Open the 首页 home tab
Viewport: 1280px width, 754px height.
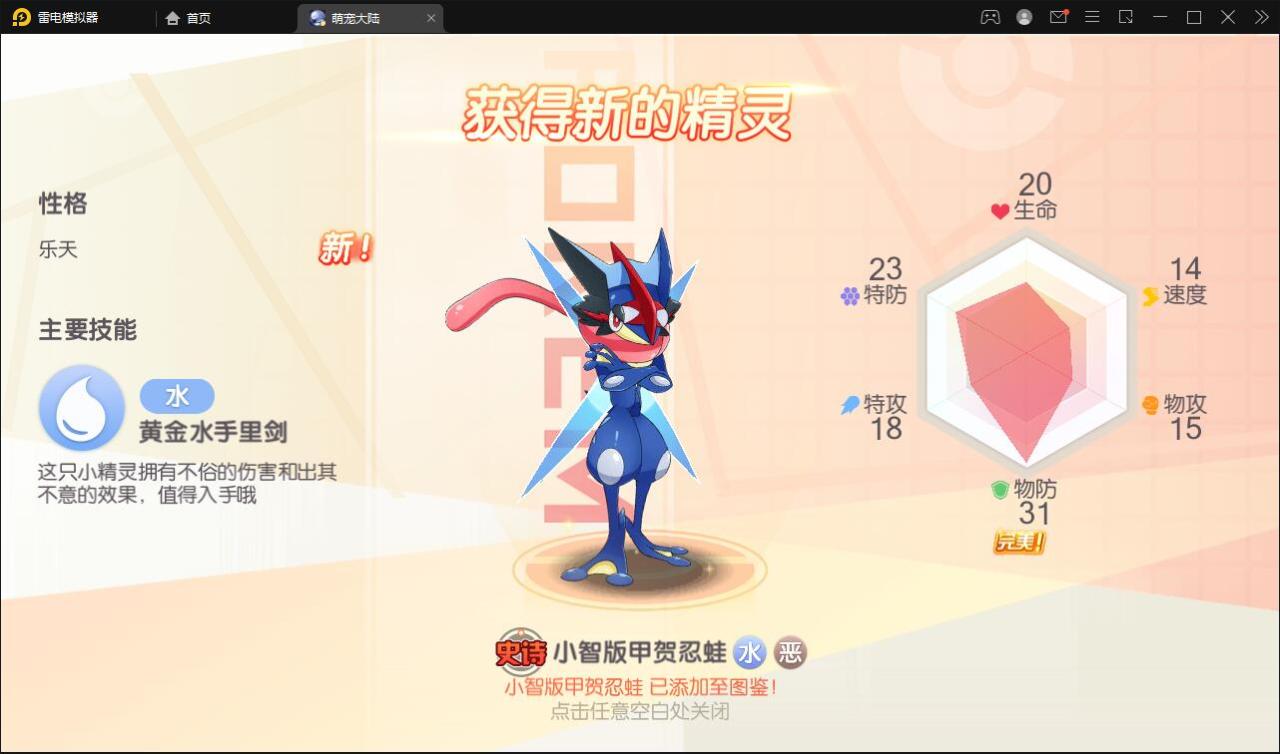point(185,17)
